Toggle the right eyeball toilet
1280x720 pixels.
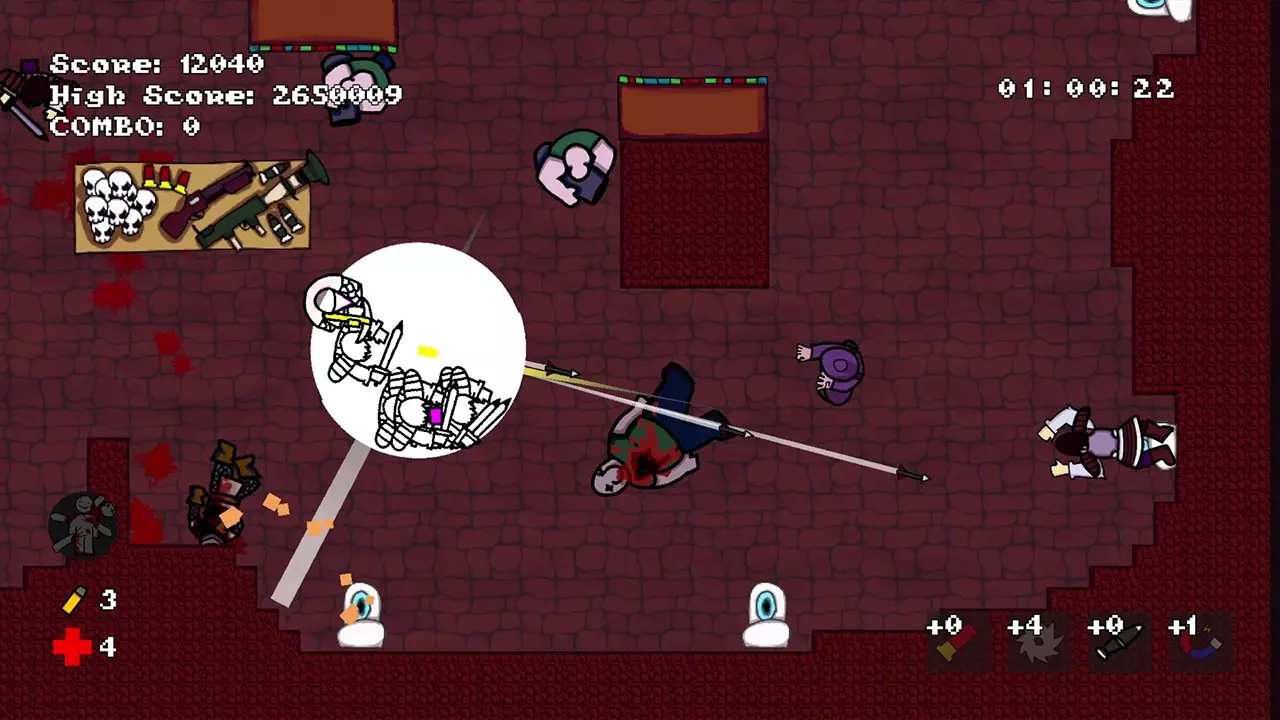[x=765, y=615]
